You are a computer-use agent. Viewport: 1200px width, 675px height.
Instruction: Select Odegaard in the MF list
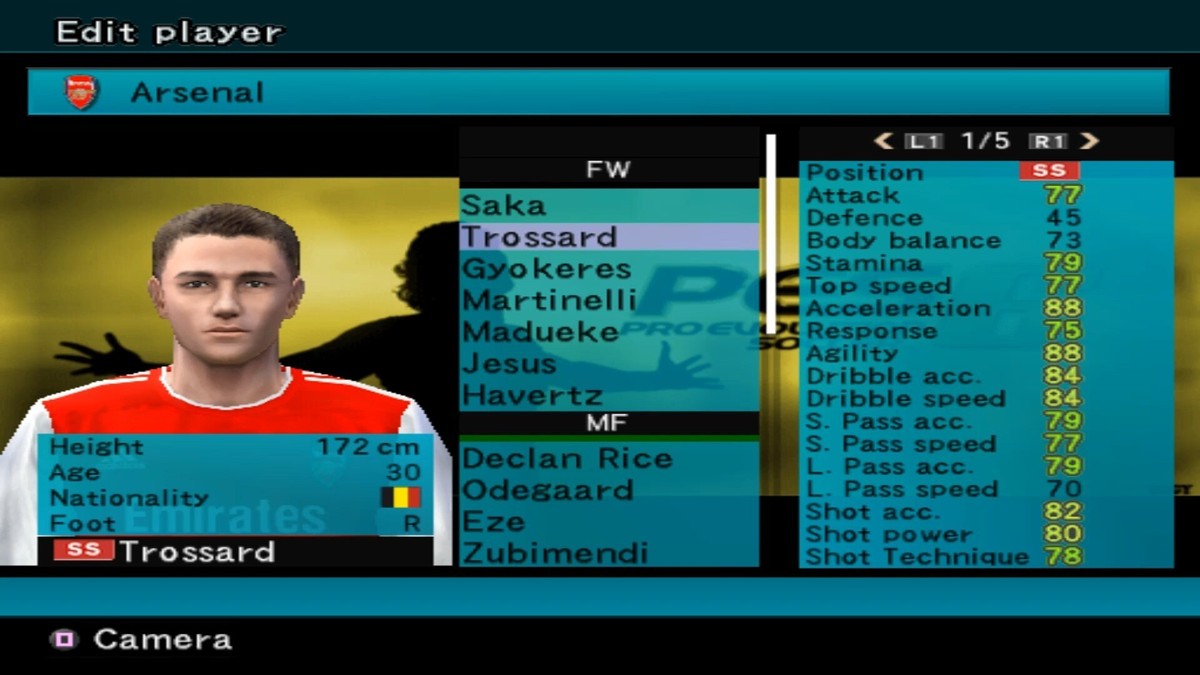(547, 490)
